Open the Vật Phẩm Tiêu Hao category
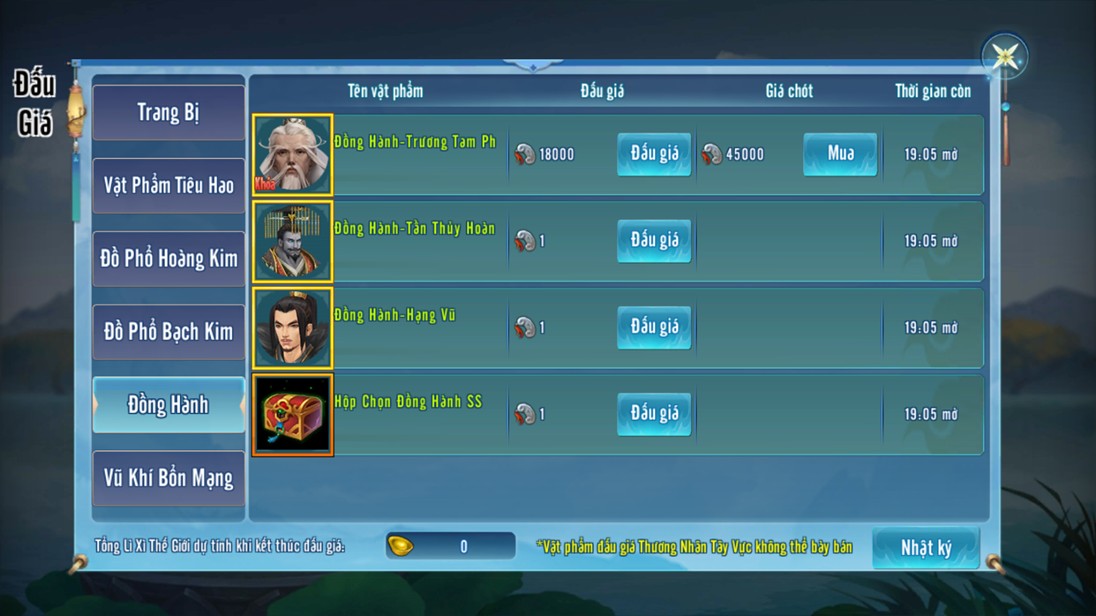Screen dimensions: 1096x616 [168, 185]
